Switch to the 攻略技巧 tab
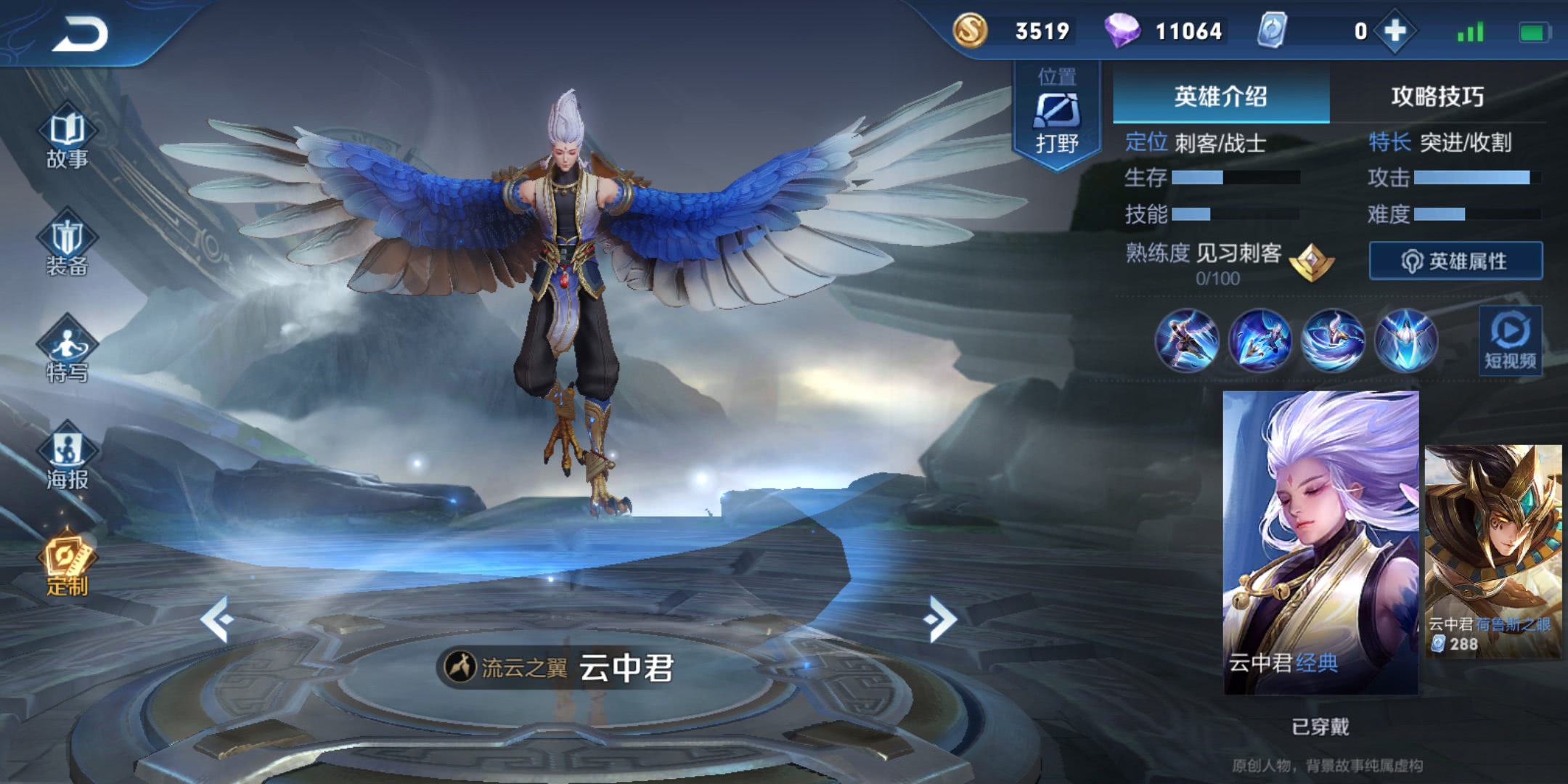 pyautogui.click(x=1437, y=96)
